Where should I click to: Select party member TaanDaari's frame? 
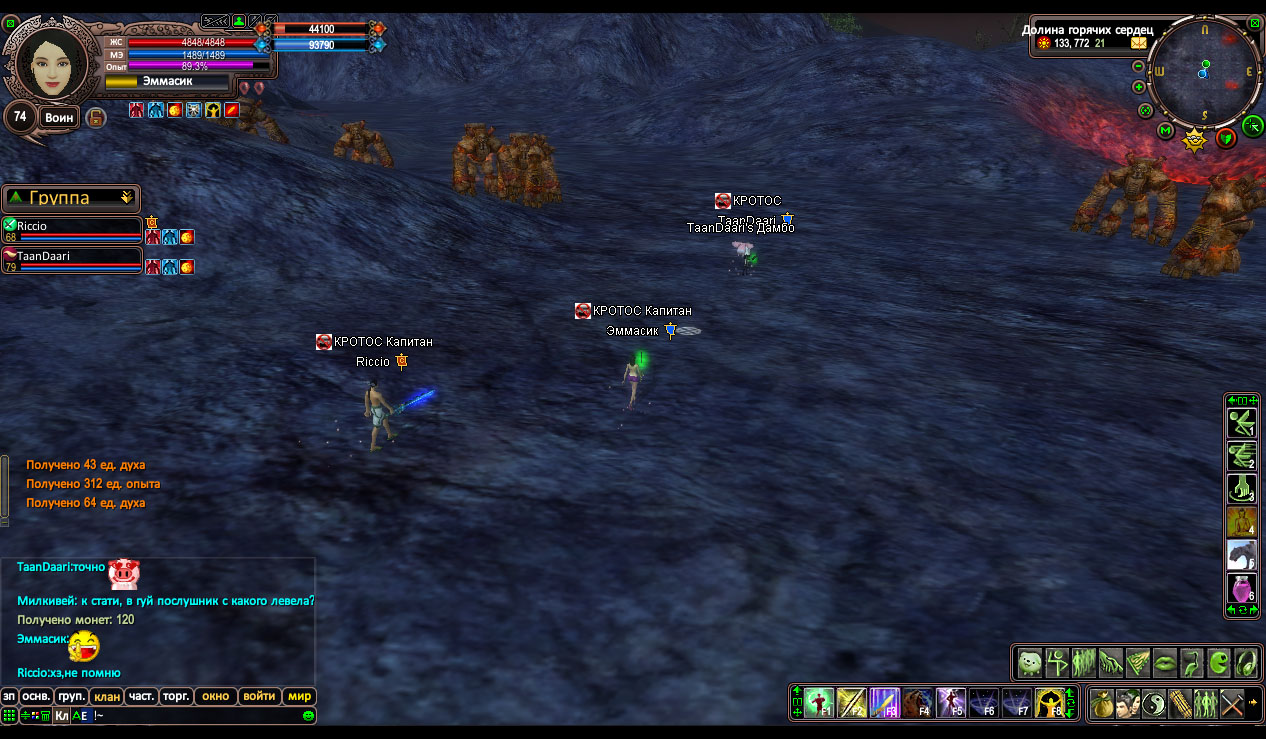coord(71,261)
